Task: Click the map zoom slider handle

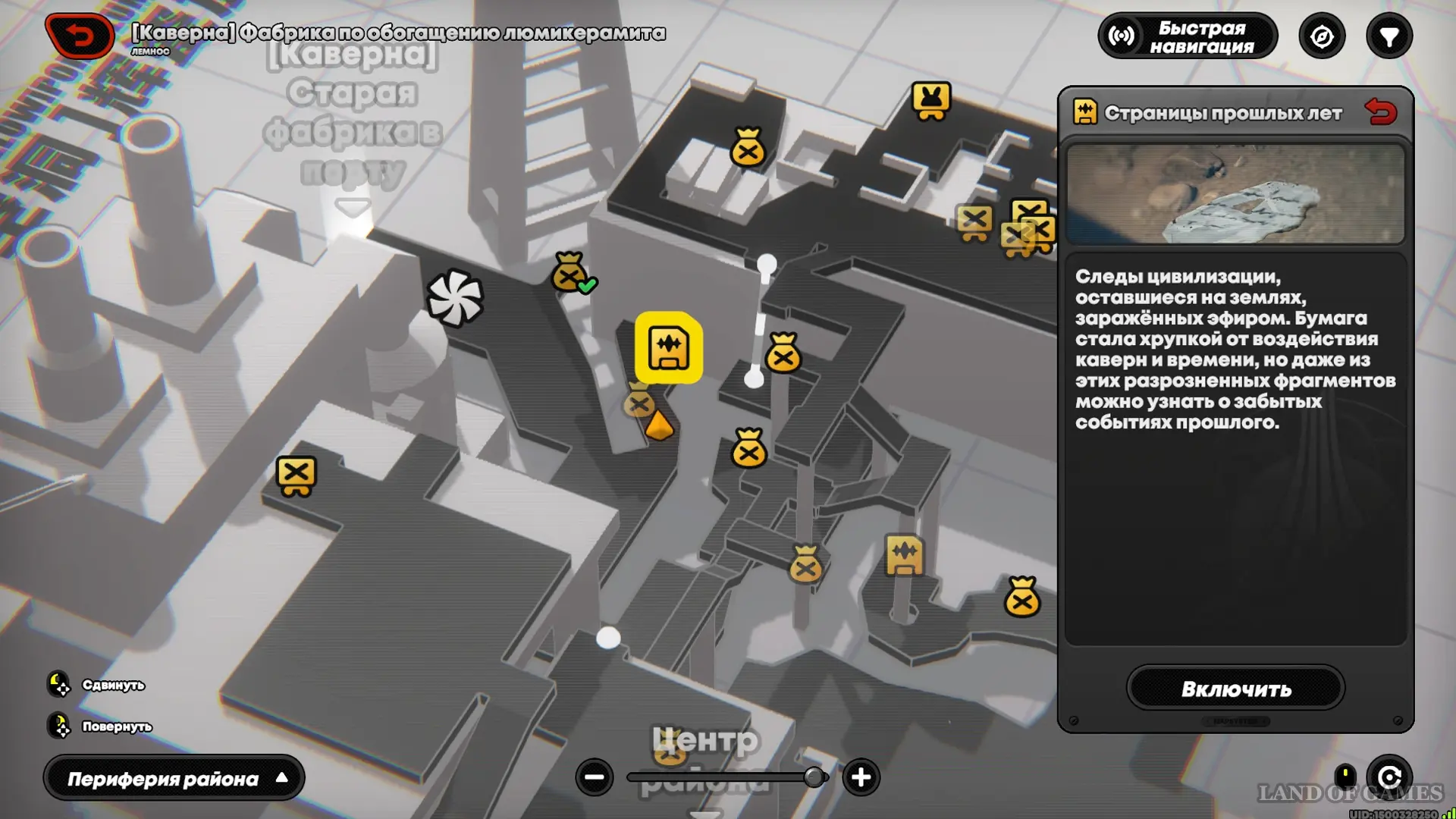Action: [x=814, y=777]
